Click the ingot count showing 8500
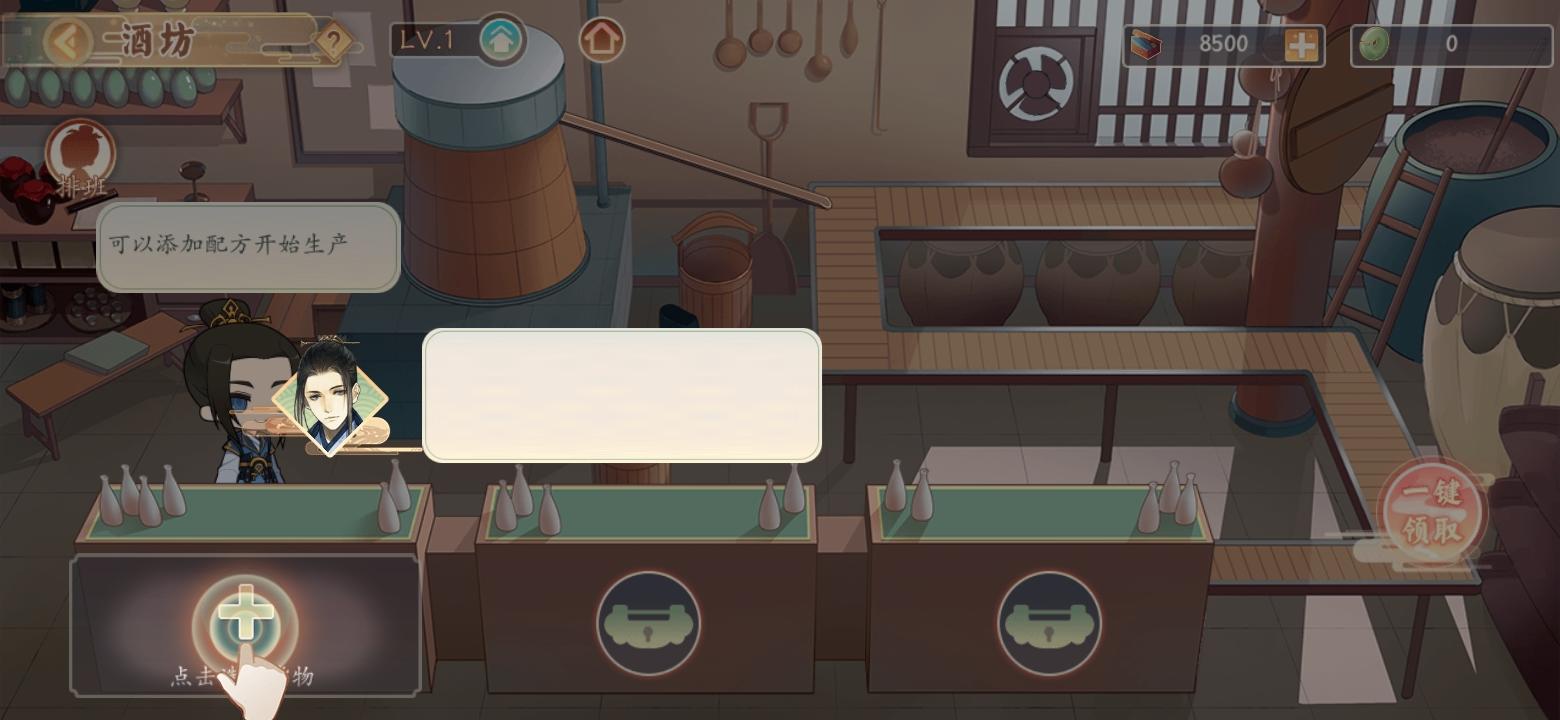 click(1222, 44)
